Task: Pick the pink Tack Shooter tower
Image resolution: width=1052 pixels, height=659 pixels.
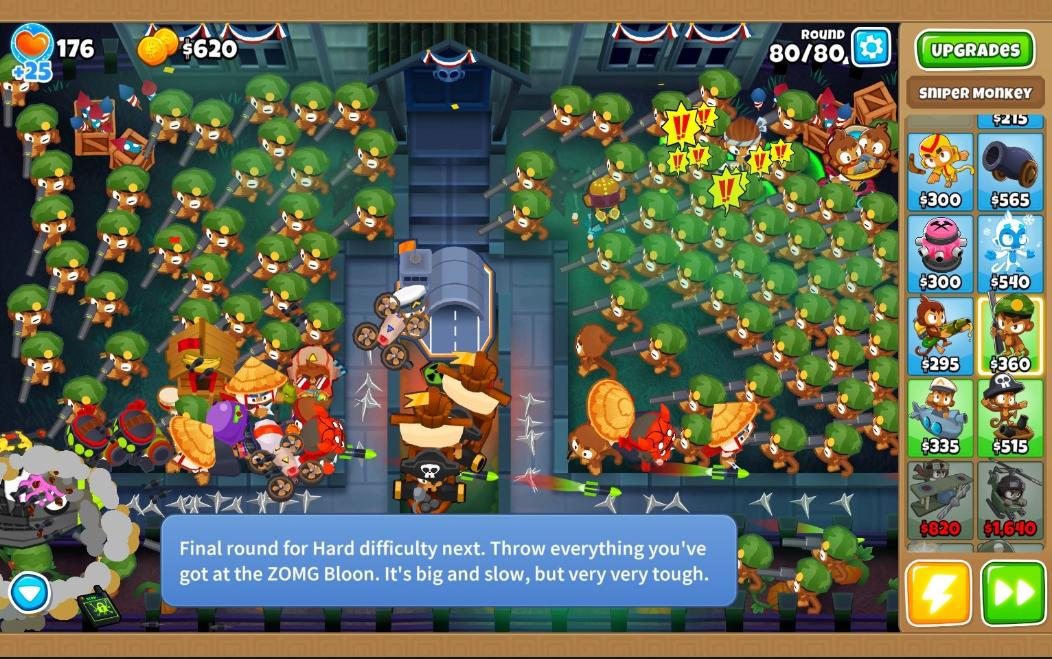Action: [939, 253]
